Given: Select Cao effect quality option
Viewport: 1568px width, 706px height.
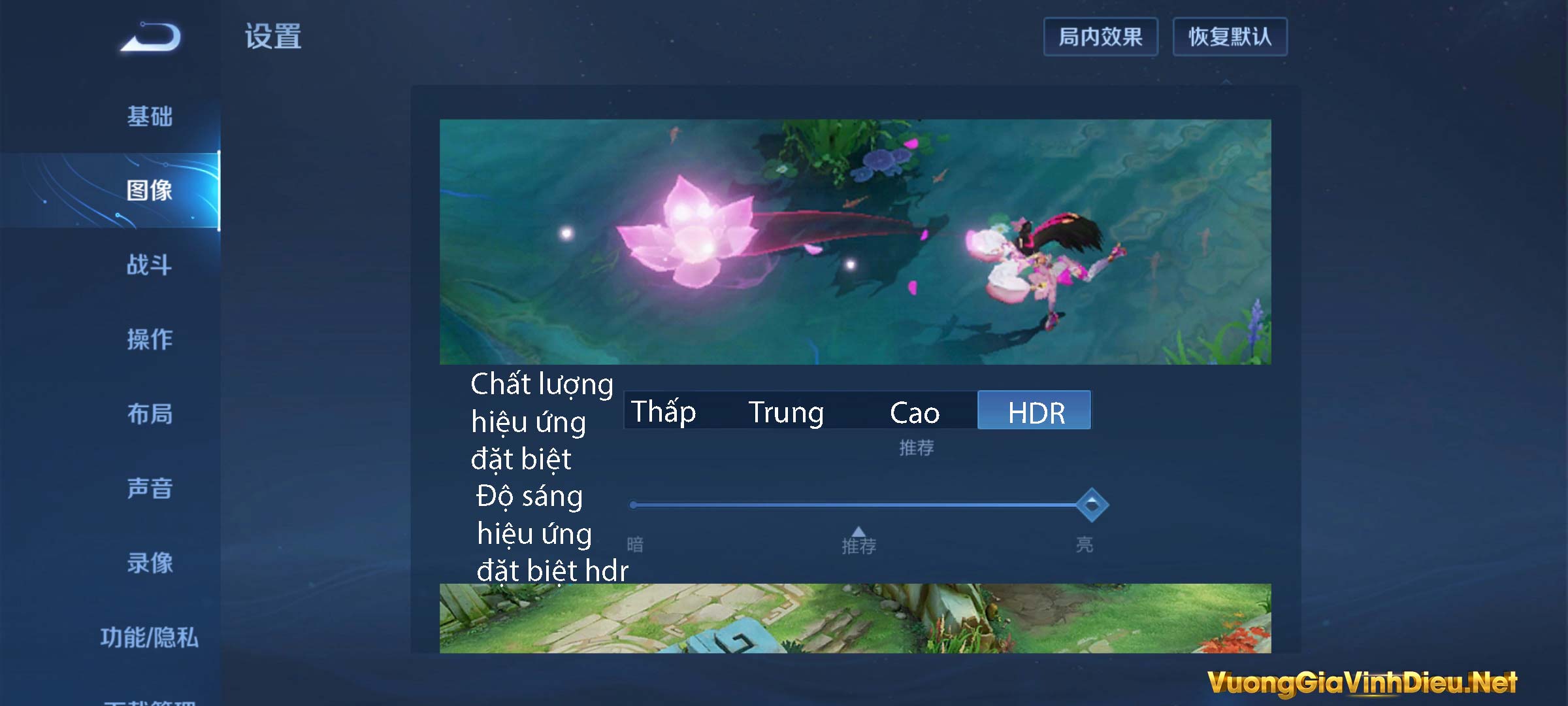Looking at the screenshot, I should tap(913, 412).
